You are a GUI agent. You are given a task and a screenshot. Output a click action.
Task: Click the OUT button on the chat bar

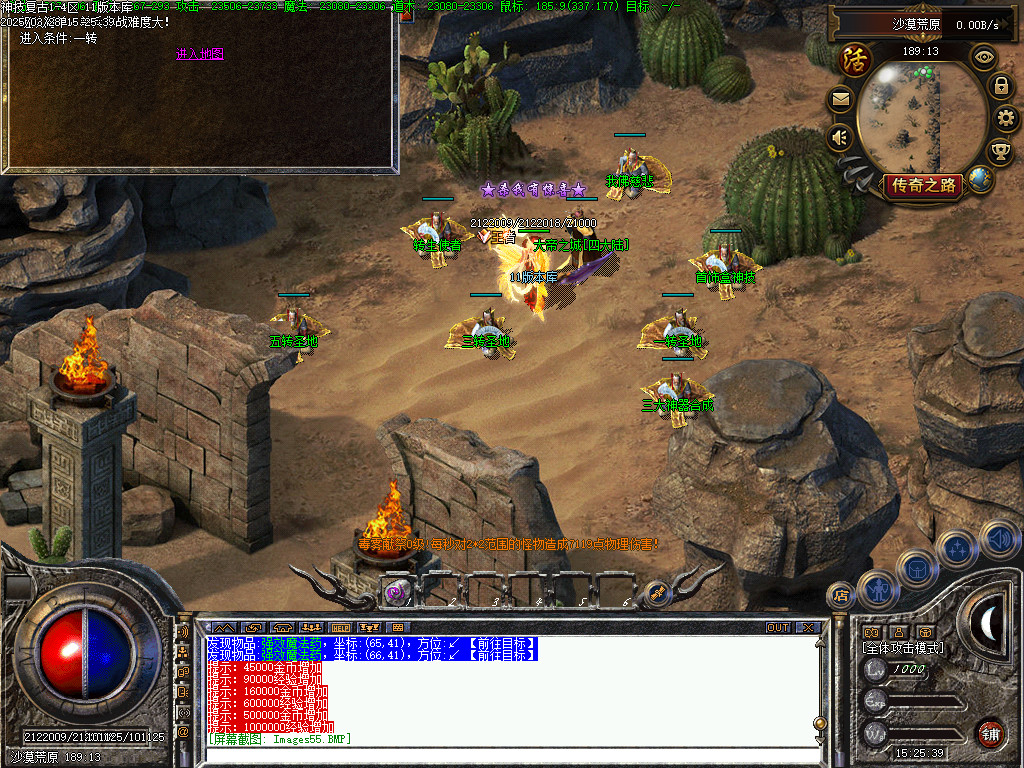click(778, 628)
